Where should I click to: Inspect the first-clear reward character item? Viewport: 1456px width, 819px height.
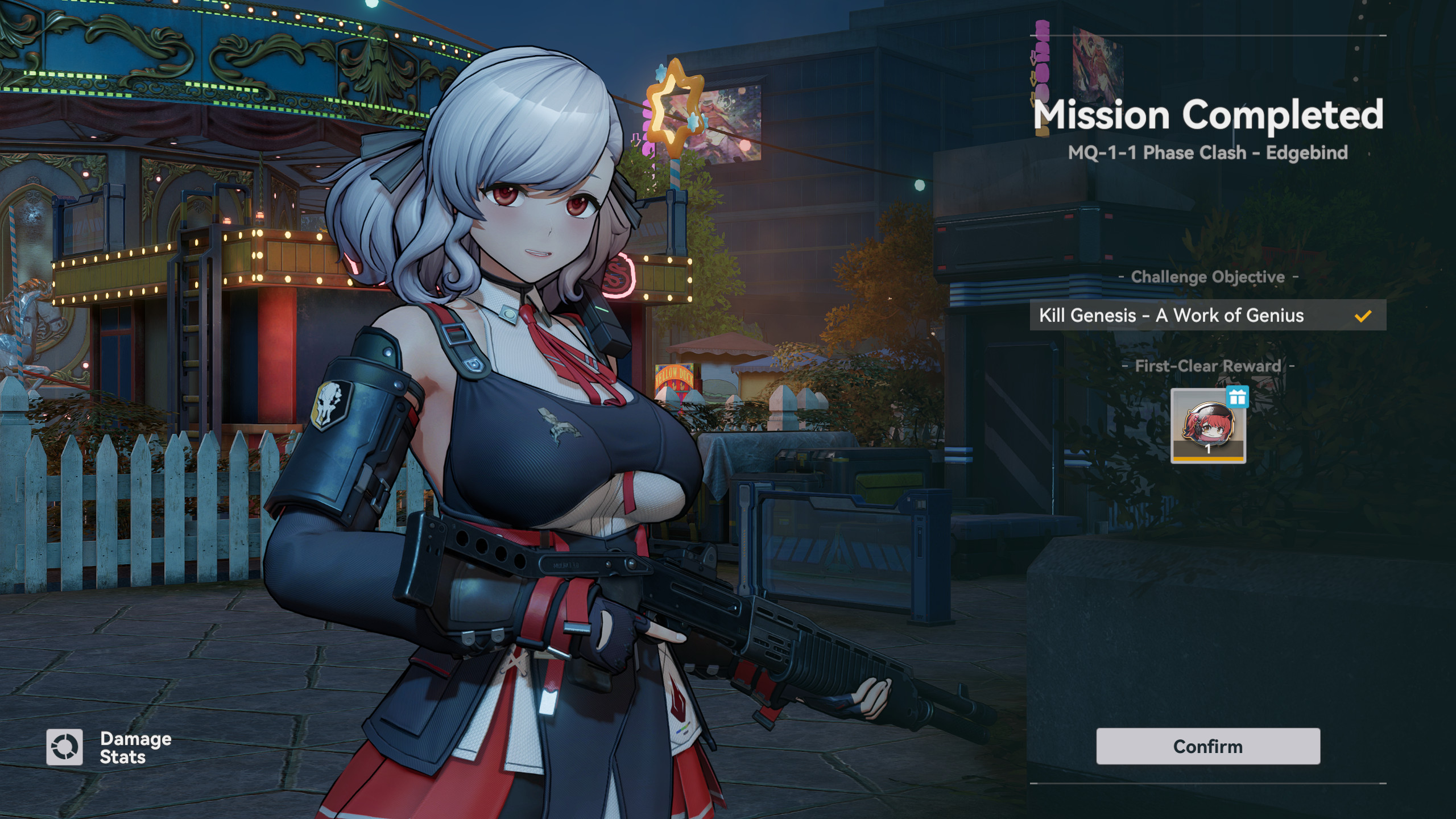pos(1208,427)
